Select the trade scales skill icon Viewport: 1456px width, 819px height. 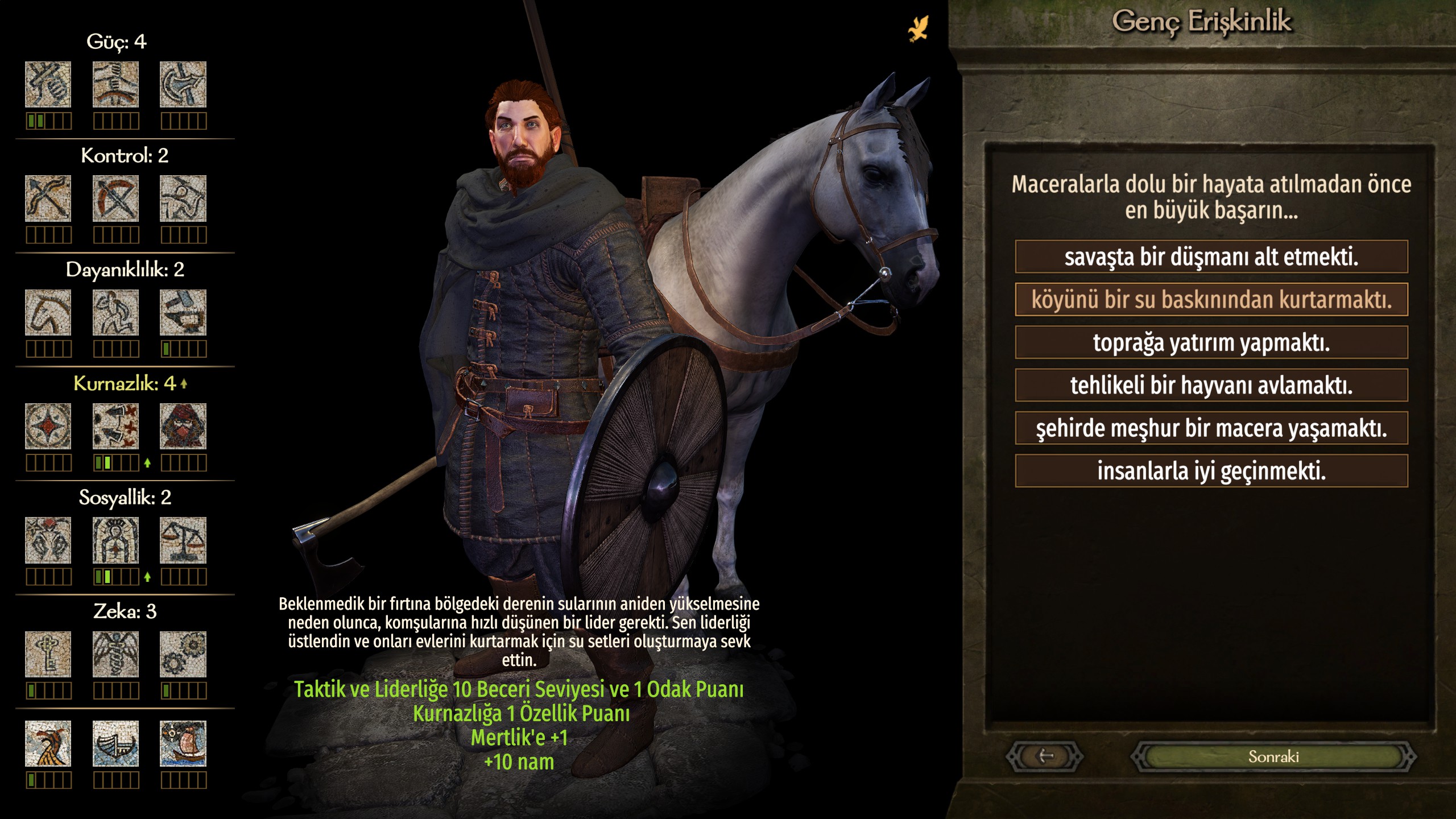coord(183,540)
